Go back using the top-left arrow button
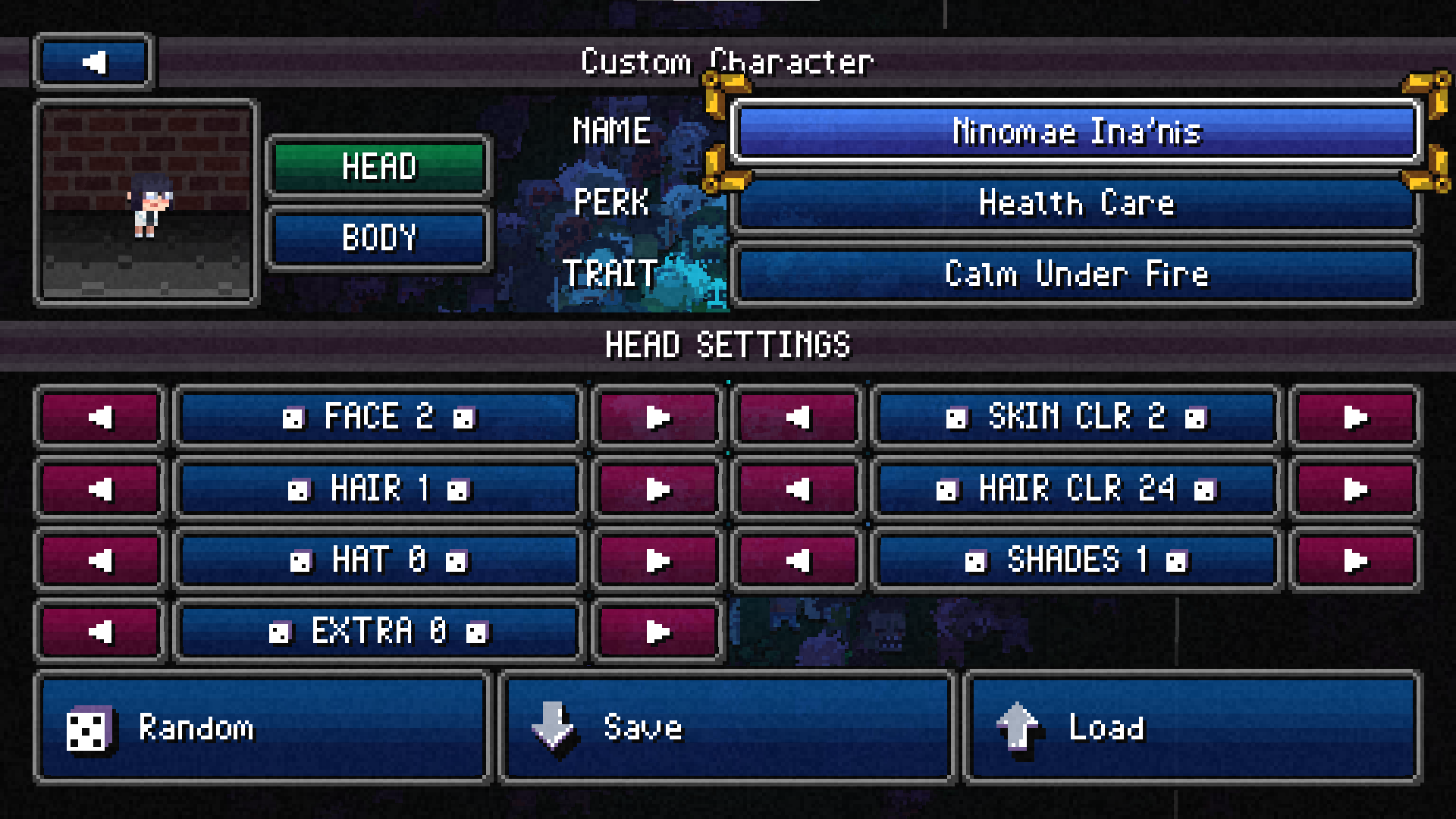The image size is (1456, 819). pos(93,62)
